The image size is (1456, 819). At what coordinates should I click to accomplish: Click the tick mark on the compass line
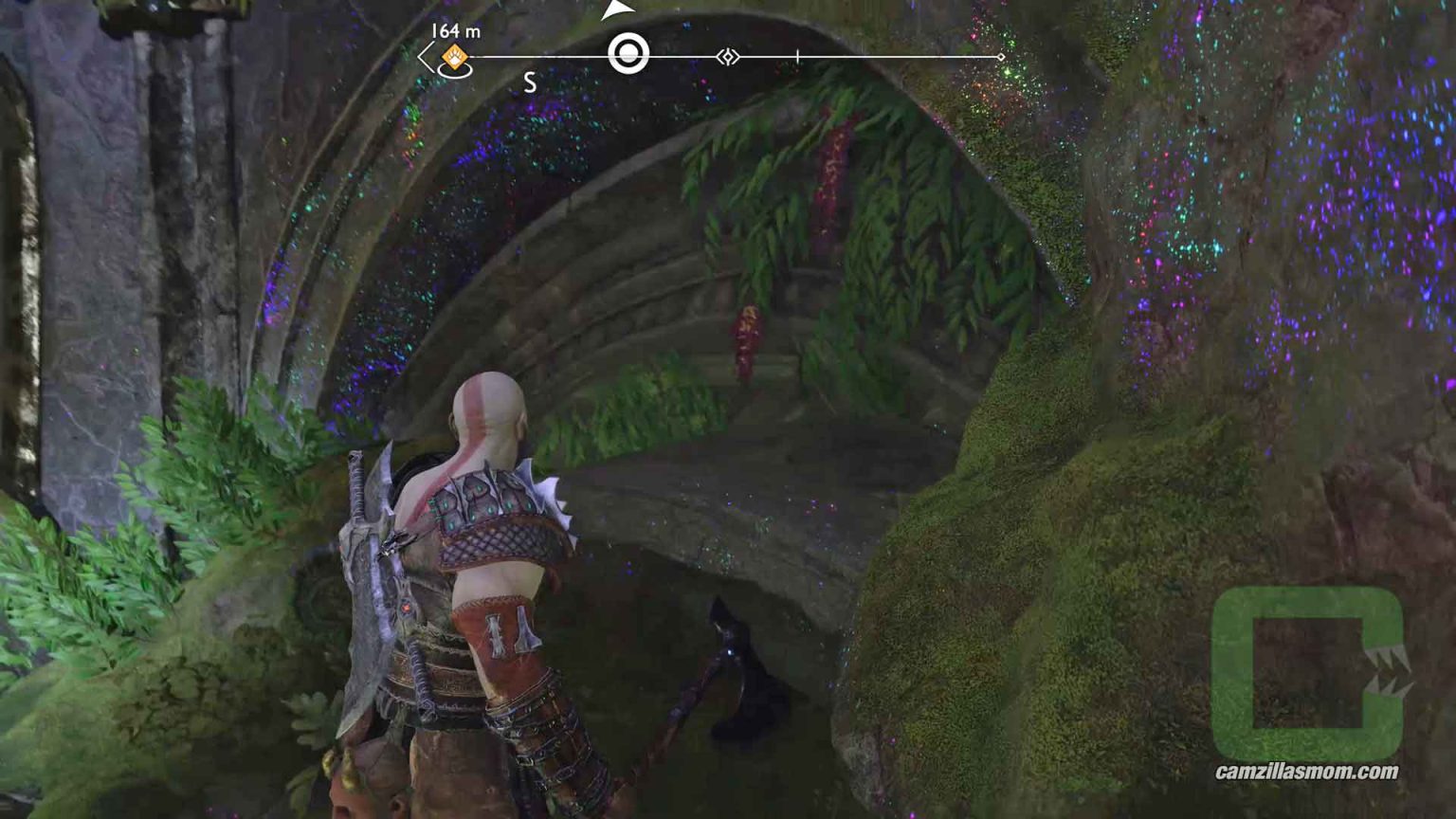coord(798,54)
